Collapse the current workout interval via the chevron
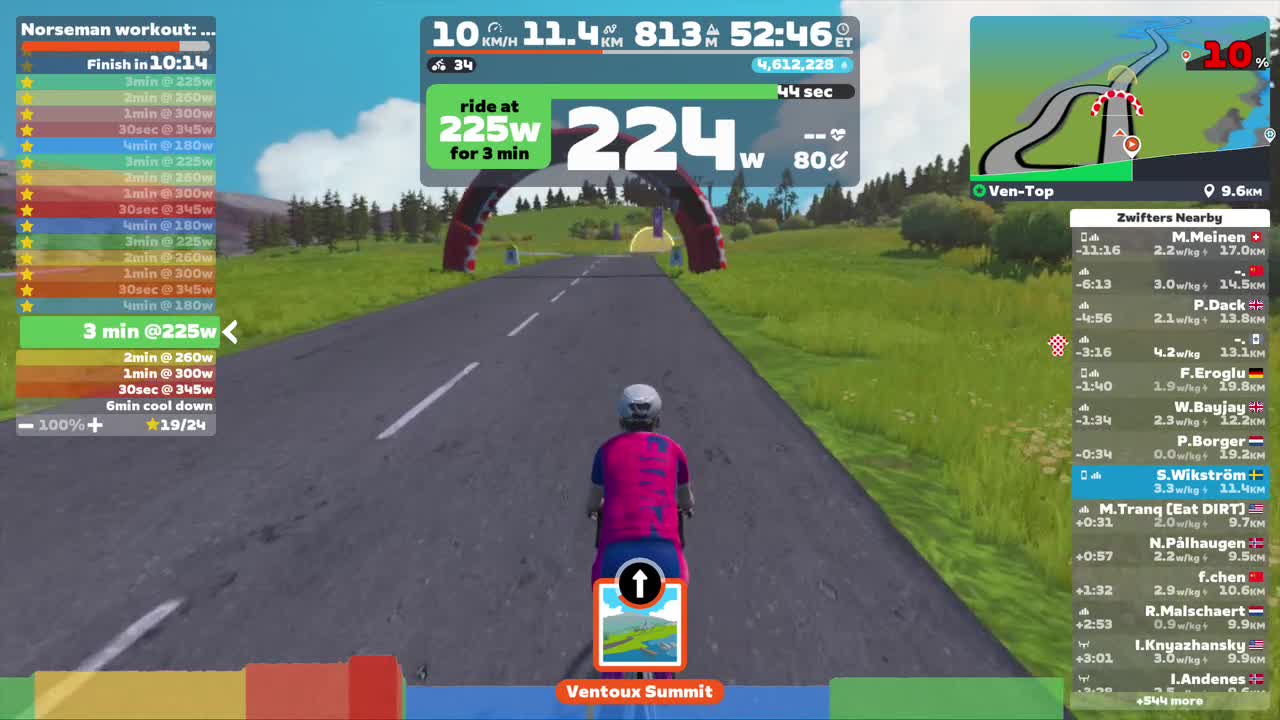Screen dimensions: 1280x720 click(229, 333)
